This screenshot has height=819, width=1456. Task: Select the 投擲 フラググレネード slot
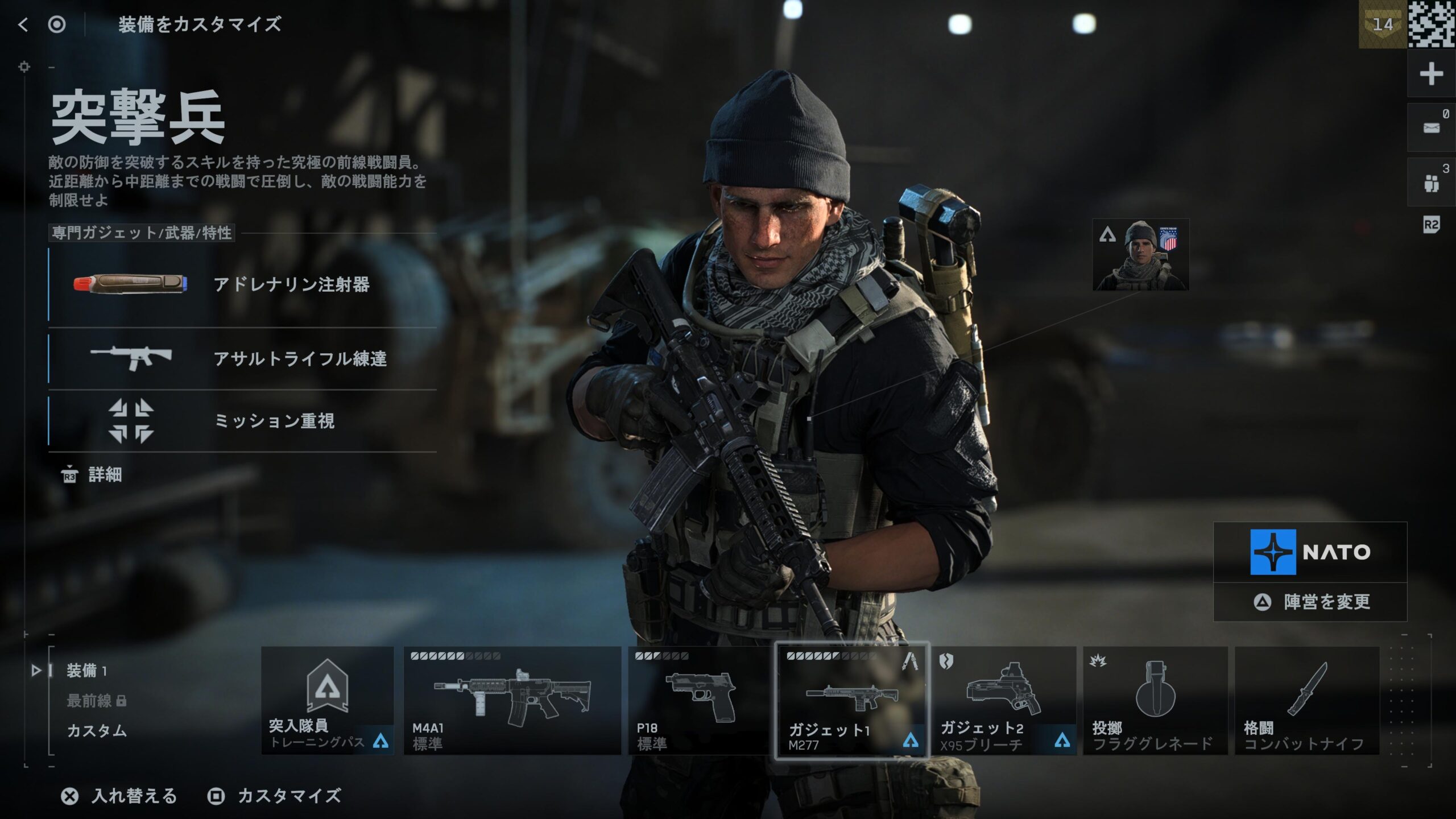coord(1155,701)
